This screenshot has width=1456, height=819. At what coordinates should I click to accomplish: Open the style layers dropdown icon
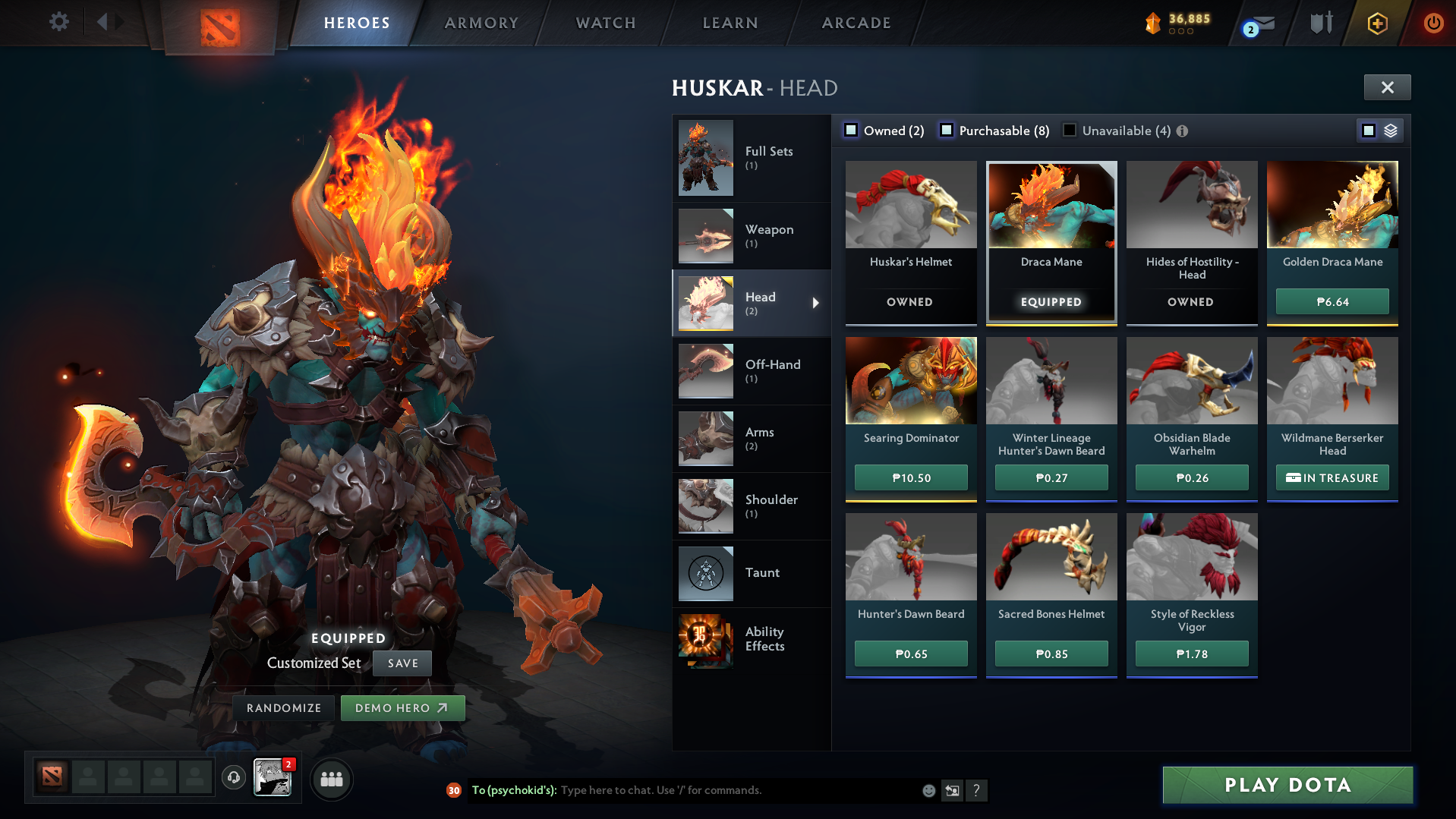(1390, 130)
